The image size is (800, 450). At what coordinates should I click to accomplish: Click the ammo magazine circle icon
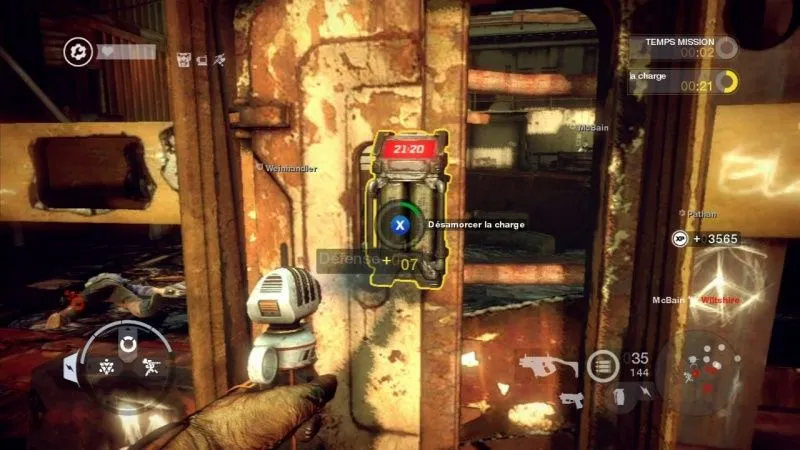602,366
